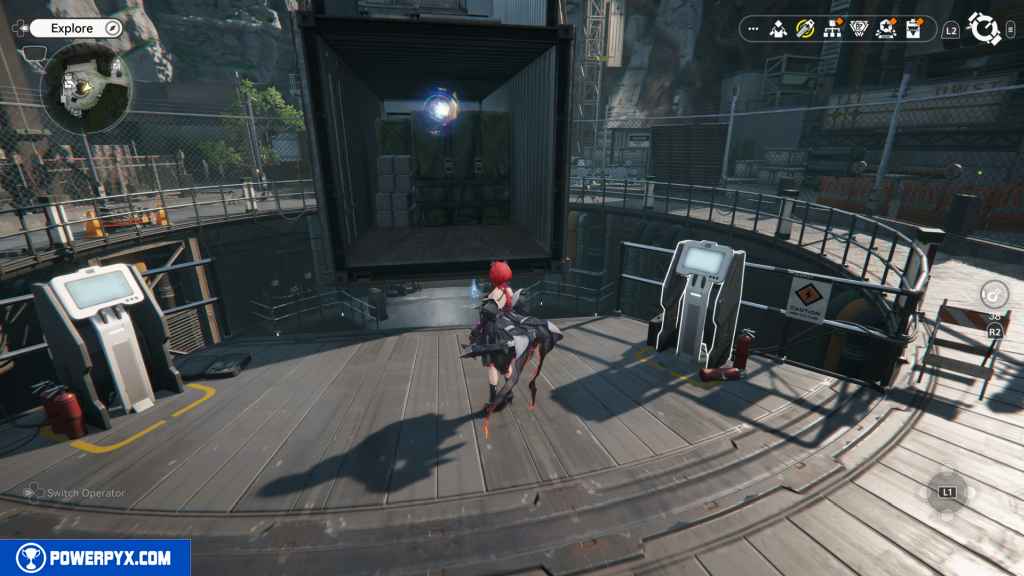The height and width of the screenshot is (576, 1024).
Task: Open the operator figure icon in the top bar
Action: click(x=778, y=29)
